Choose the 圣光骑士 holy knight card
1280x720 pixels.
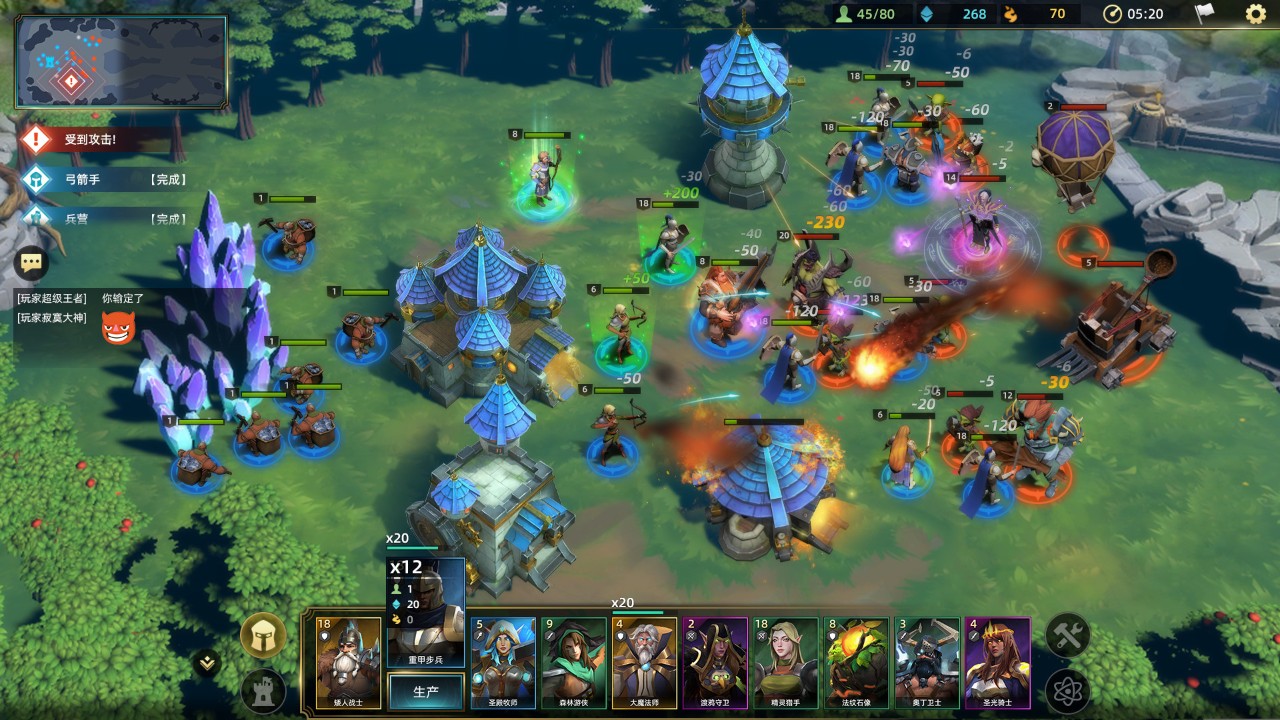click(997, 663)
